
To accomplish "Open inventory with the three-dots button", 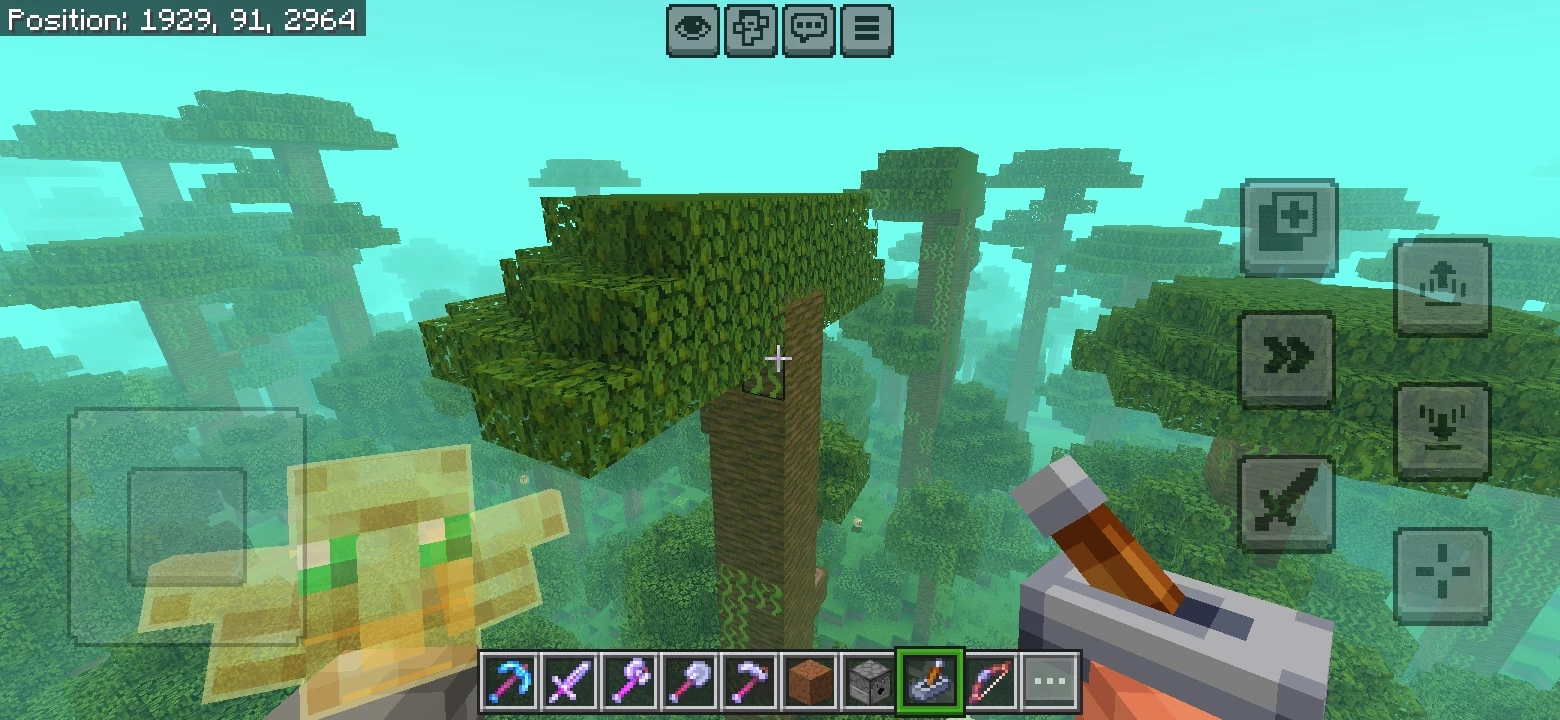I will (1051, 683).
